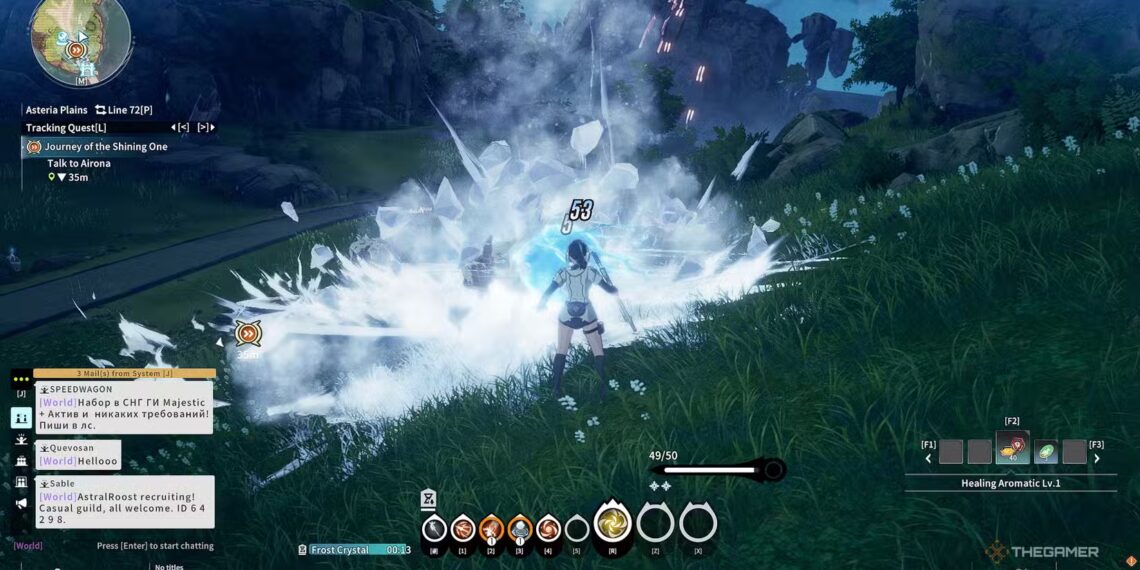Open the yellow three-dot chat menu
The width and height of the screenshot is (1140, 570).
(x=21, y=379)
